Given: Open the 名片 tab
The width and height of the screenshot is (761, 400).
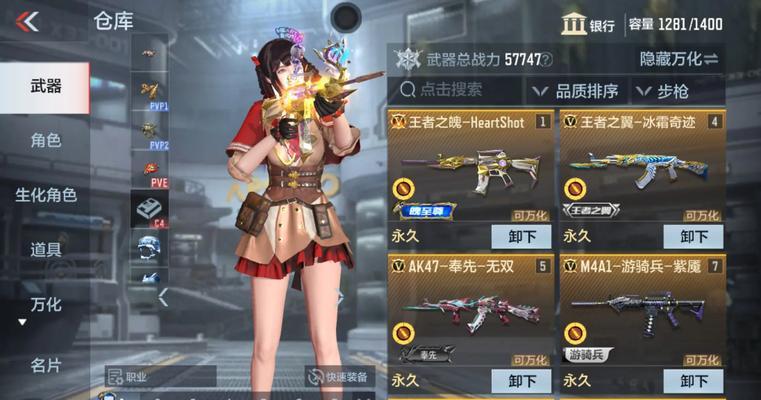Looking at the screenshot, I should click(x=45, y=365).
